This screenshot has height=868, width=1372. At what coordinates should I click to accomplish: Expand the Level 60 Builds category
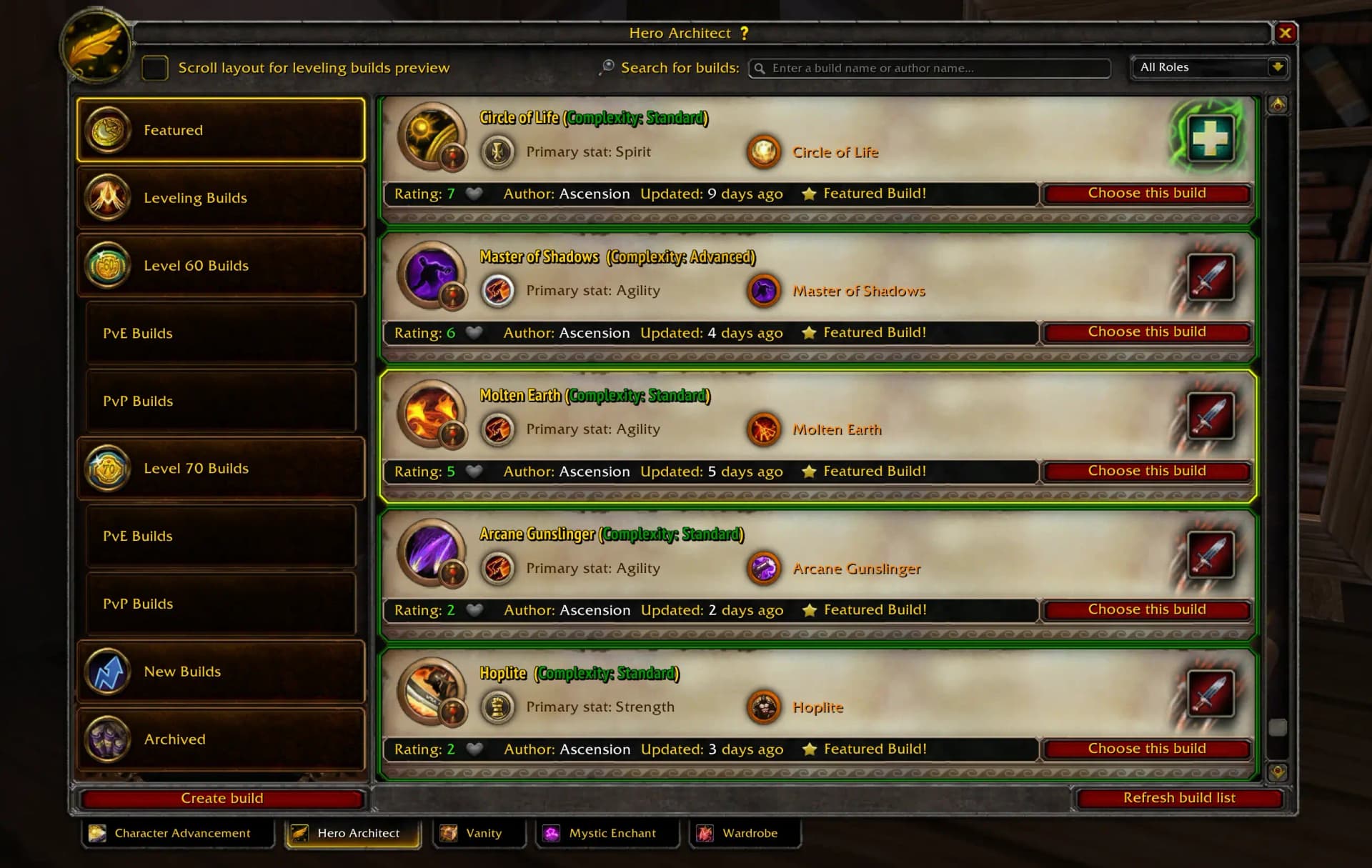[x=220, y=265]
